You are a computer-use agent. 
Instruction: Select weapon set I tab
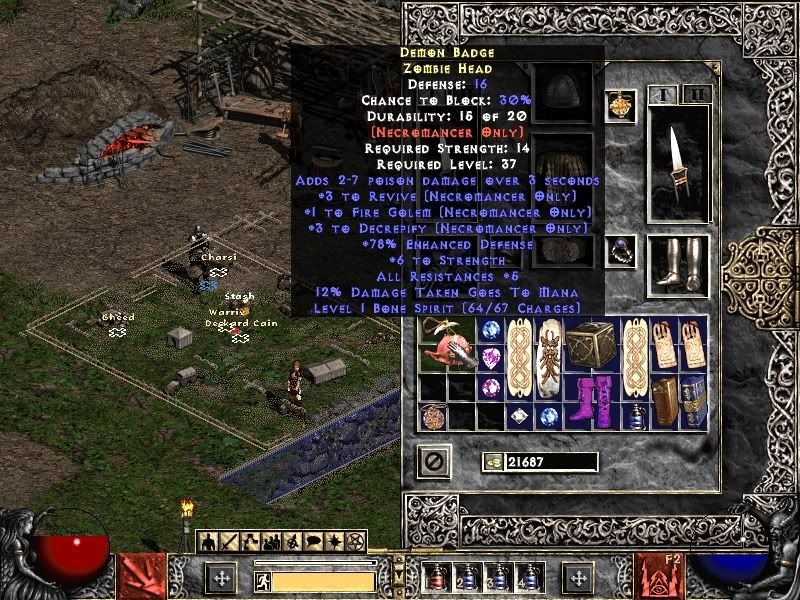click(x=663, y=95)
